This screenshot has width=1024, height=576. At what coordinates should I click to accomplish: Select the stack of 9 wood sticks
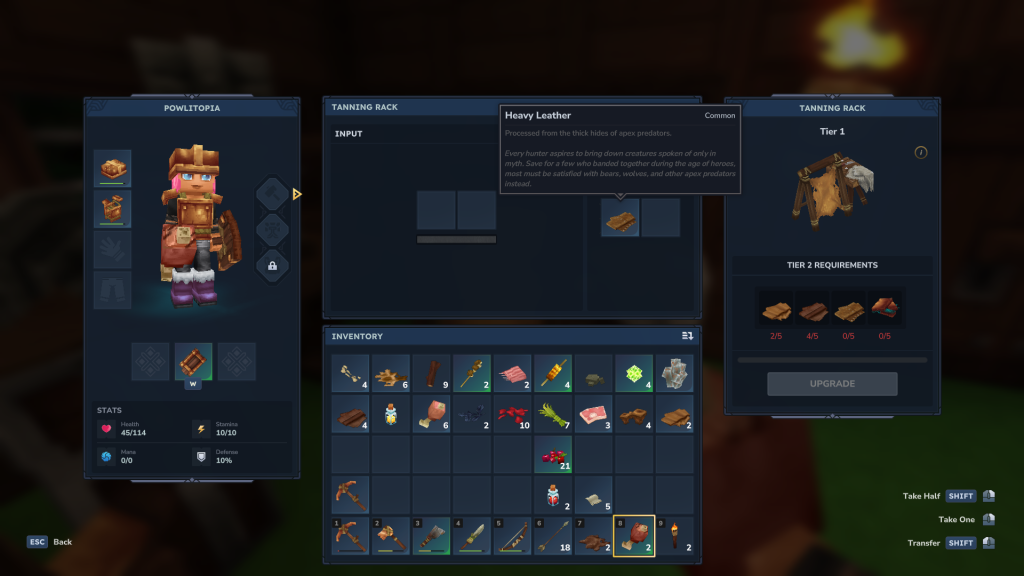[431, 373]
